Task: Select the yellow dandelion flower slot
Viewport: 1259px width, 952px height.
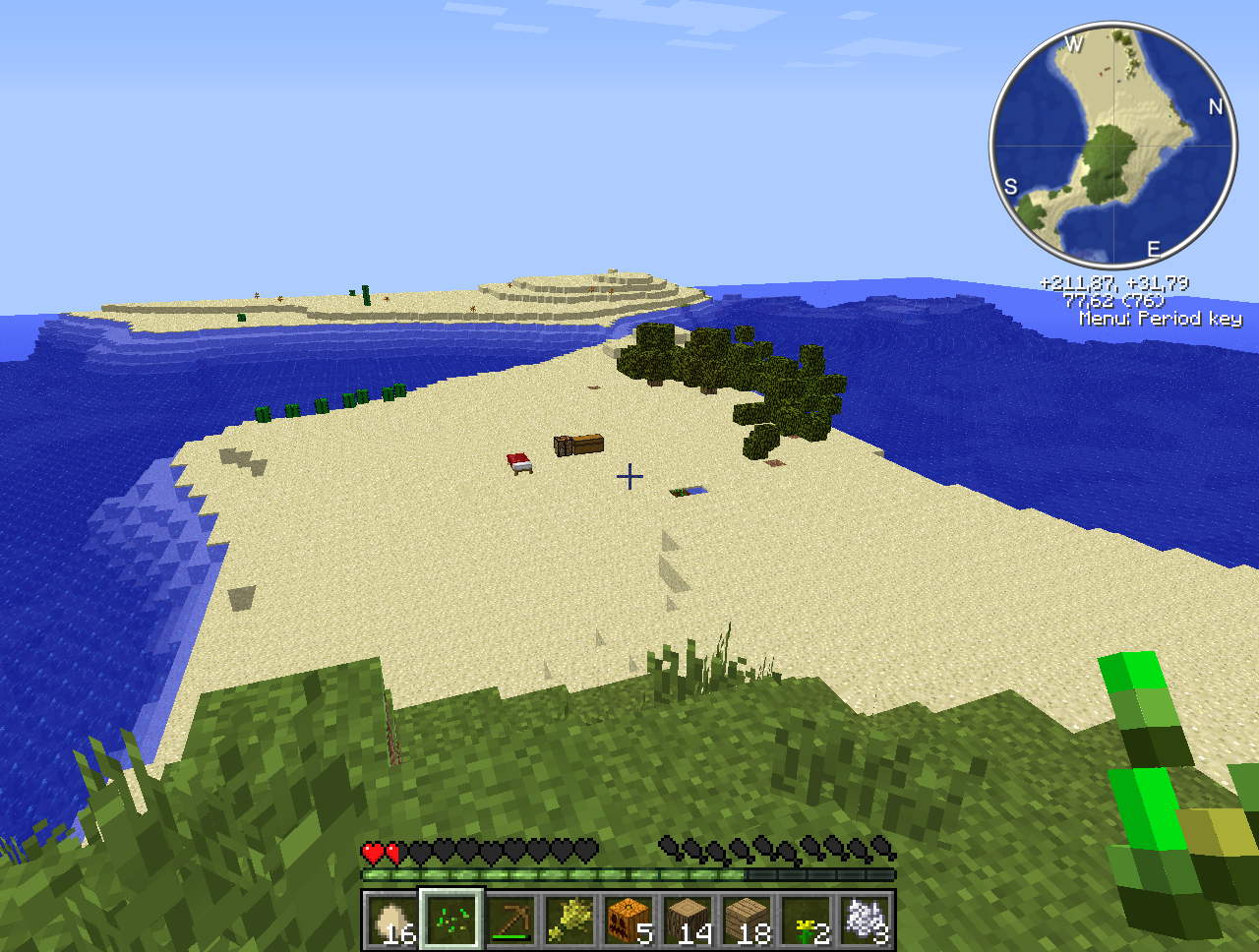Action: [x=806, y=921]
